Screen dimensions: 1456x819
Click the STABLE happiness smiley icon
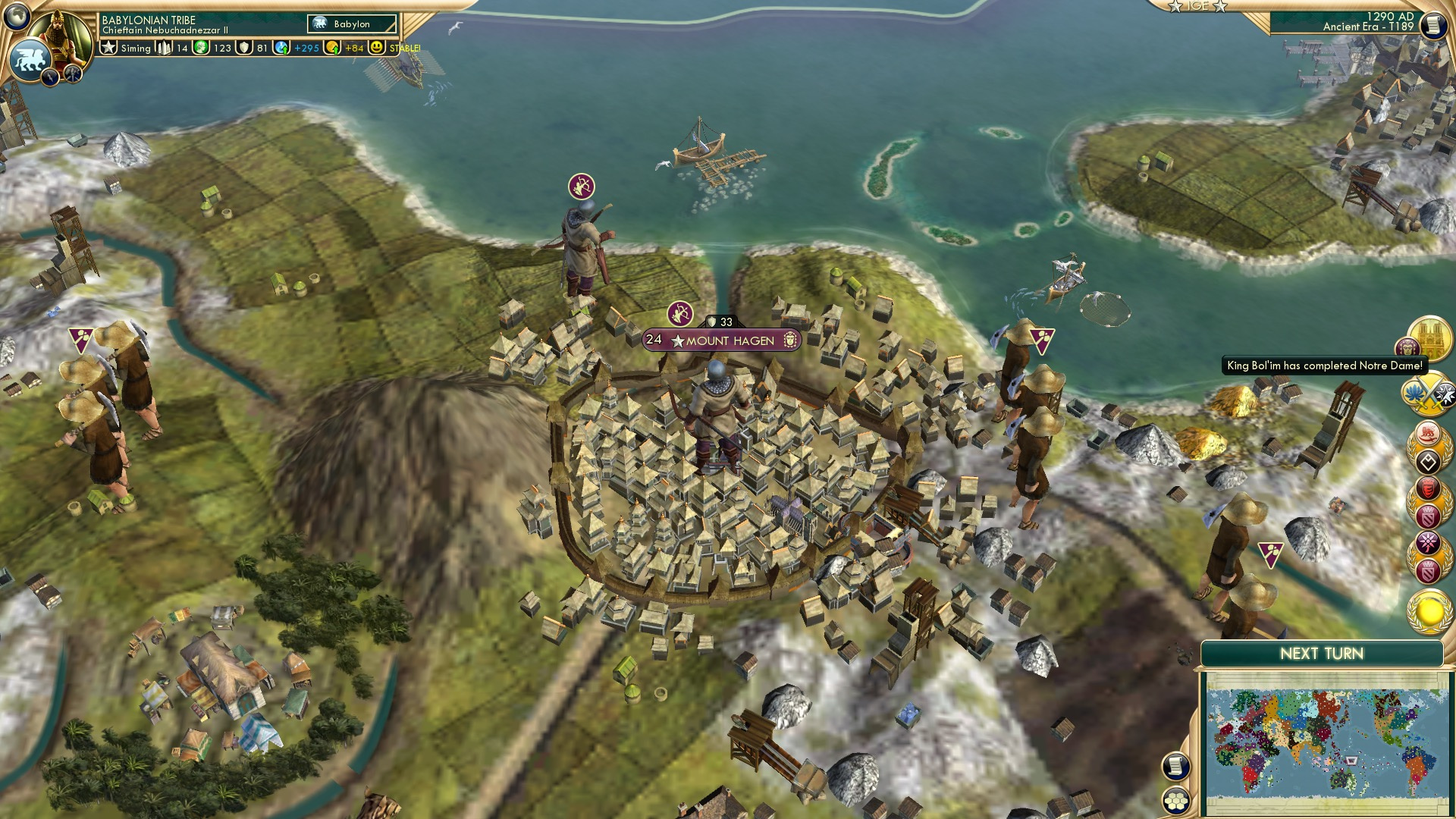377,47
